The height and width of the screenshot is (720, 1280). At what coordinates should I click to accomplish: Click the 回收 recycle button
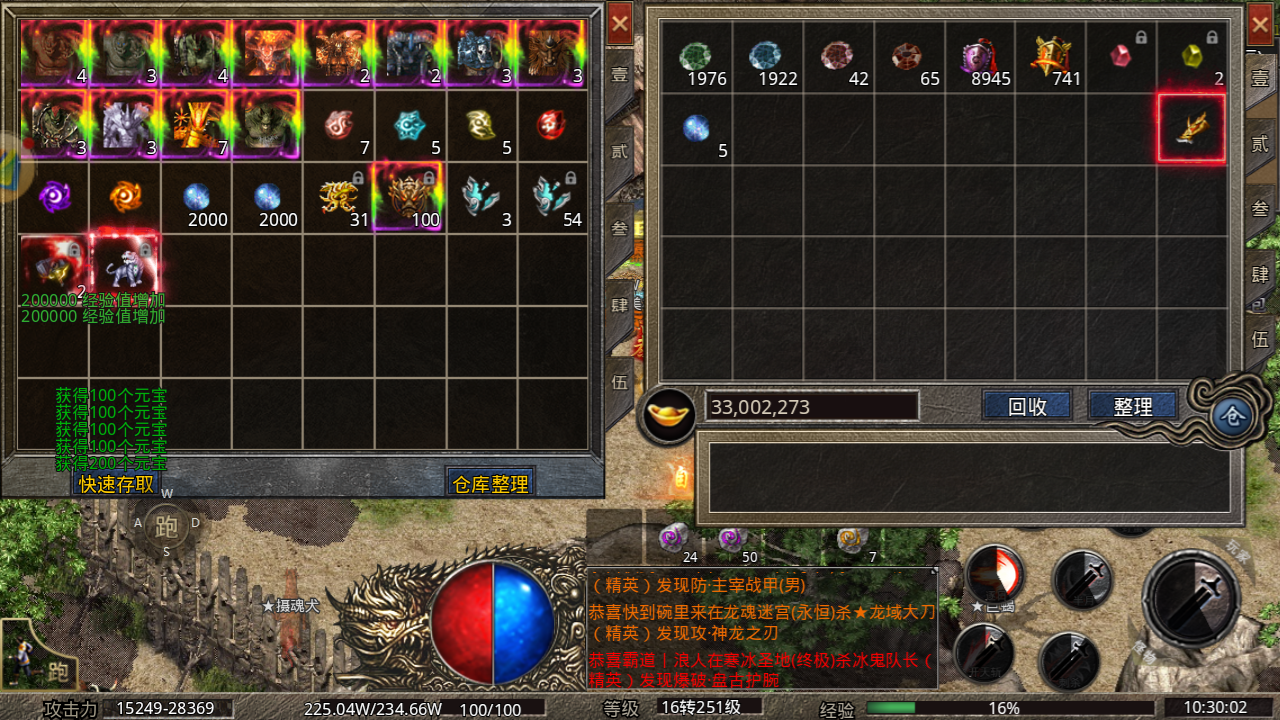[x=1027, y=406]
